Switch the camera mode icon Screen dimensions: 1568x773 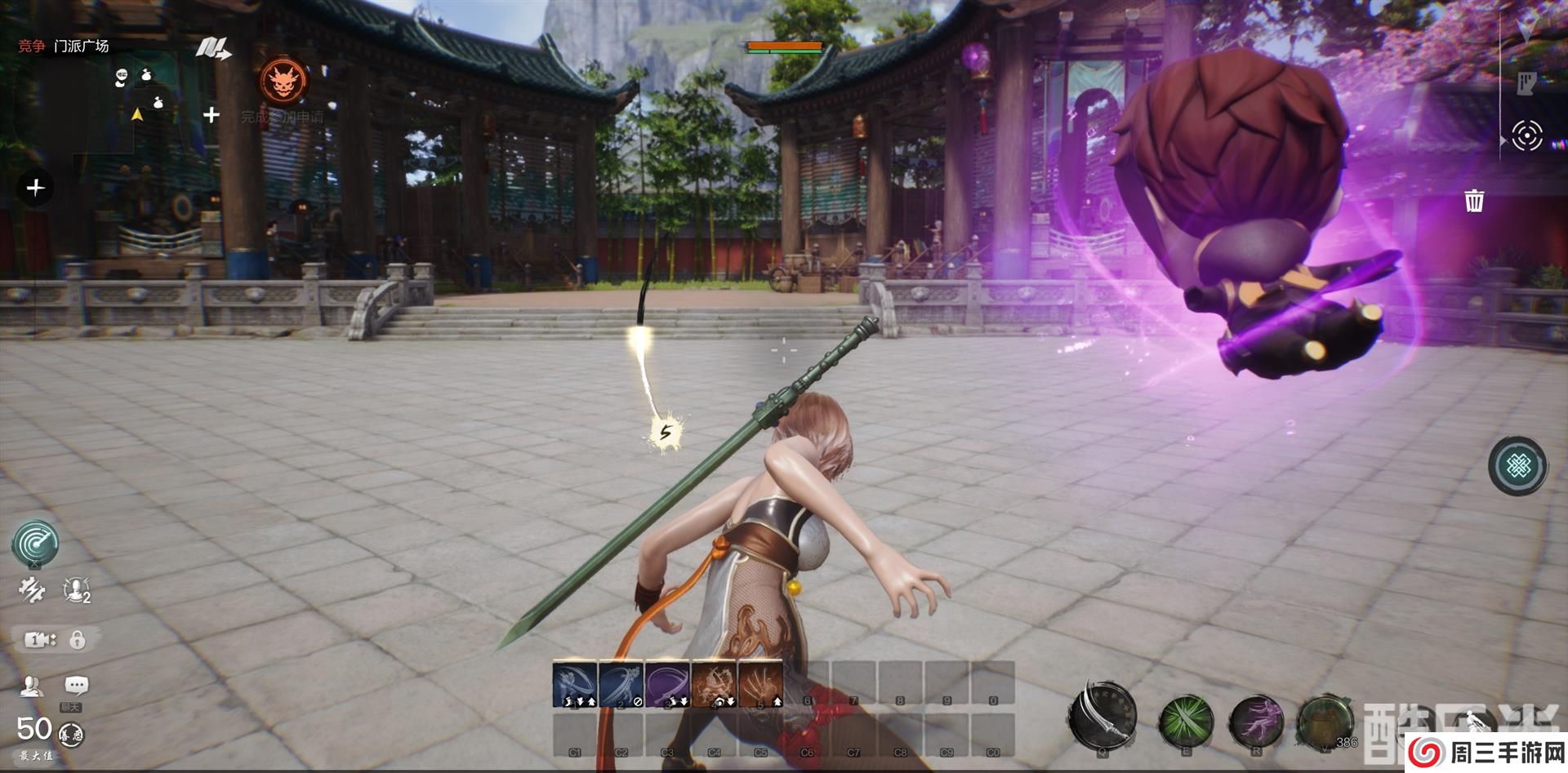point(38,640)
